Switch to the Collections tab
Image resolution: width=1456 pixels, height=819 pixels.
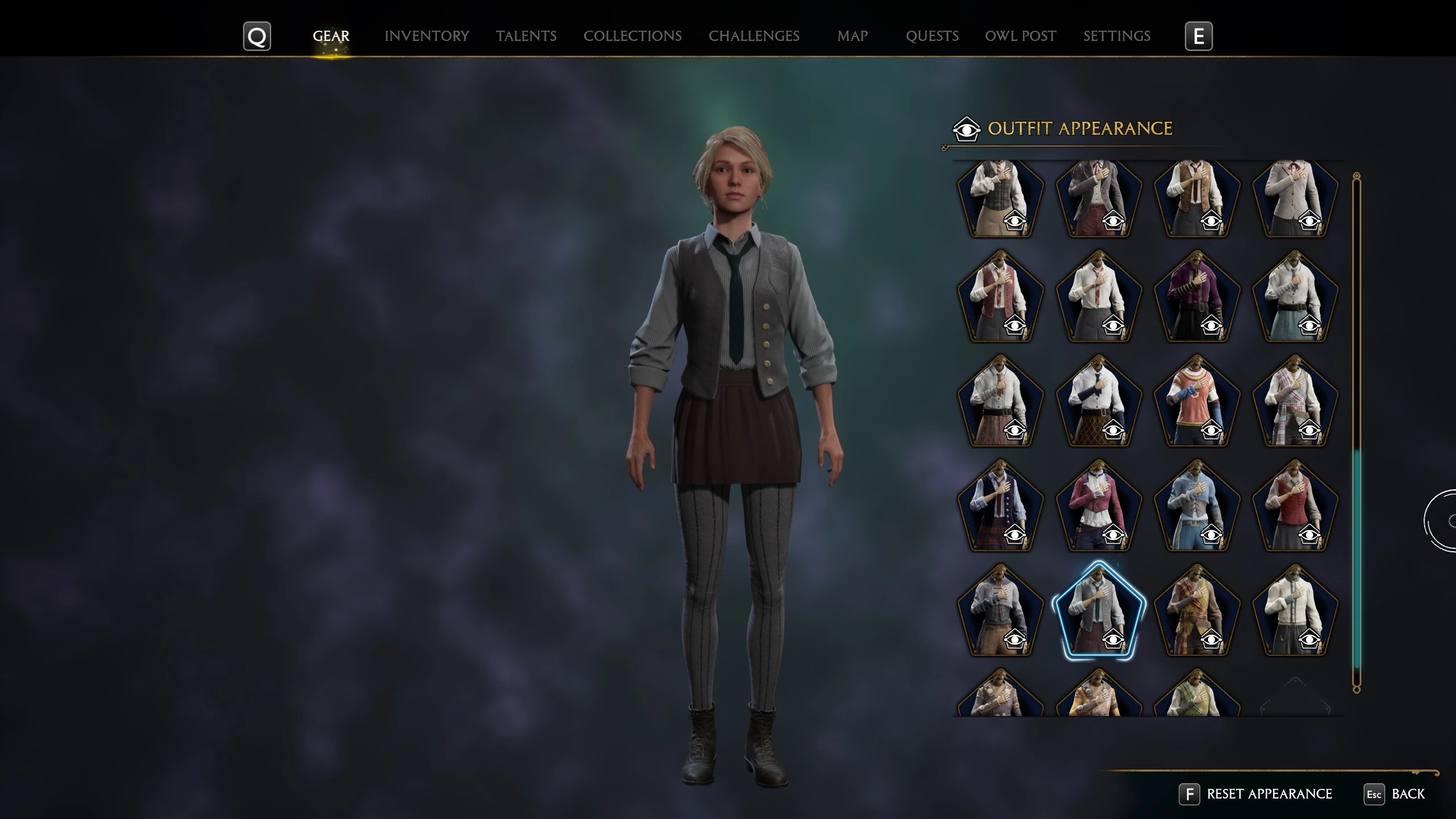(x=632, y=36)
